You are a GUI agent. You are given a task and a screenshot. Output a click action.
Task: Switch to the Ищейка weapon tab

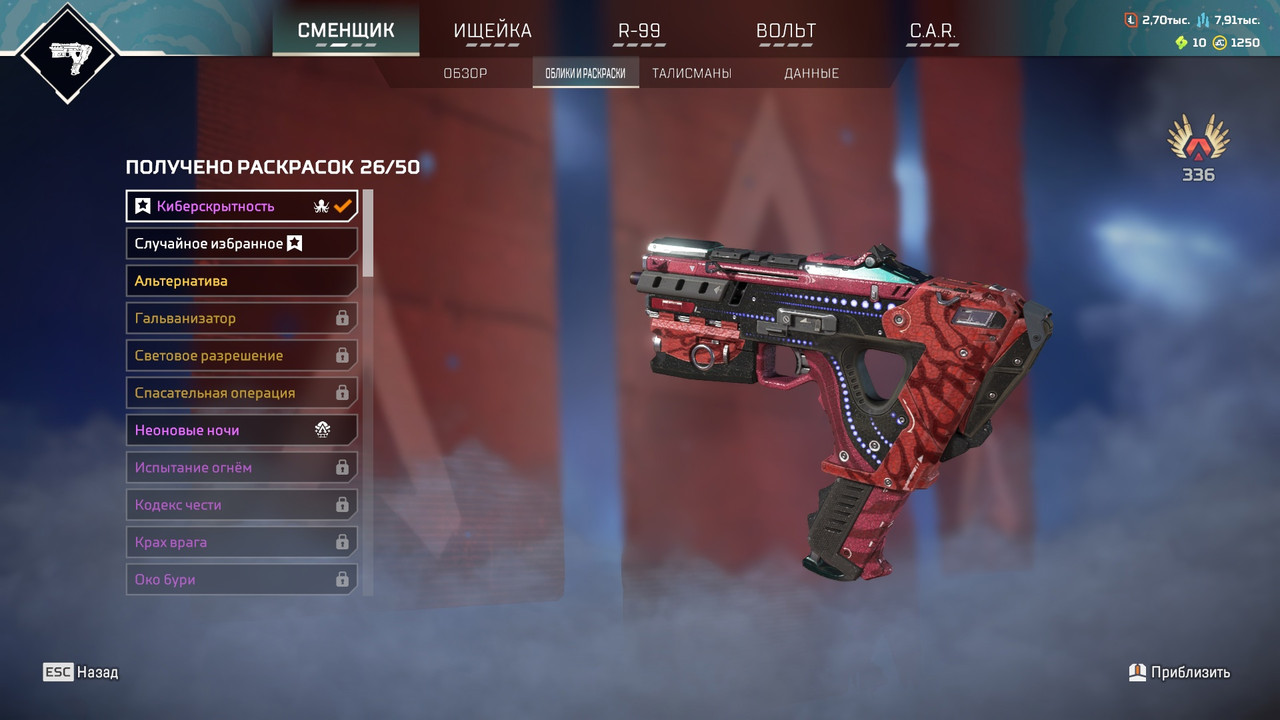492,31
